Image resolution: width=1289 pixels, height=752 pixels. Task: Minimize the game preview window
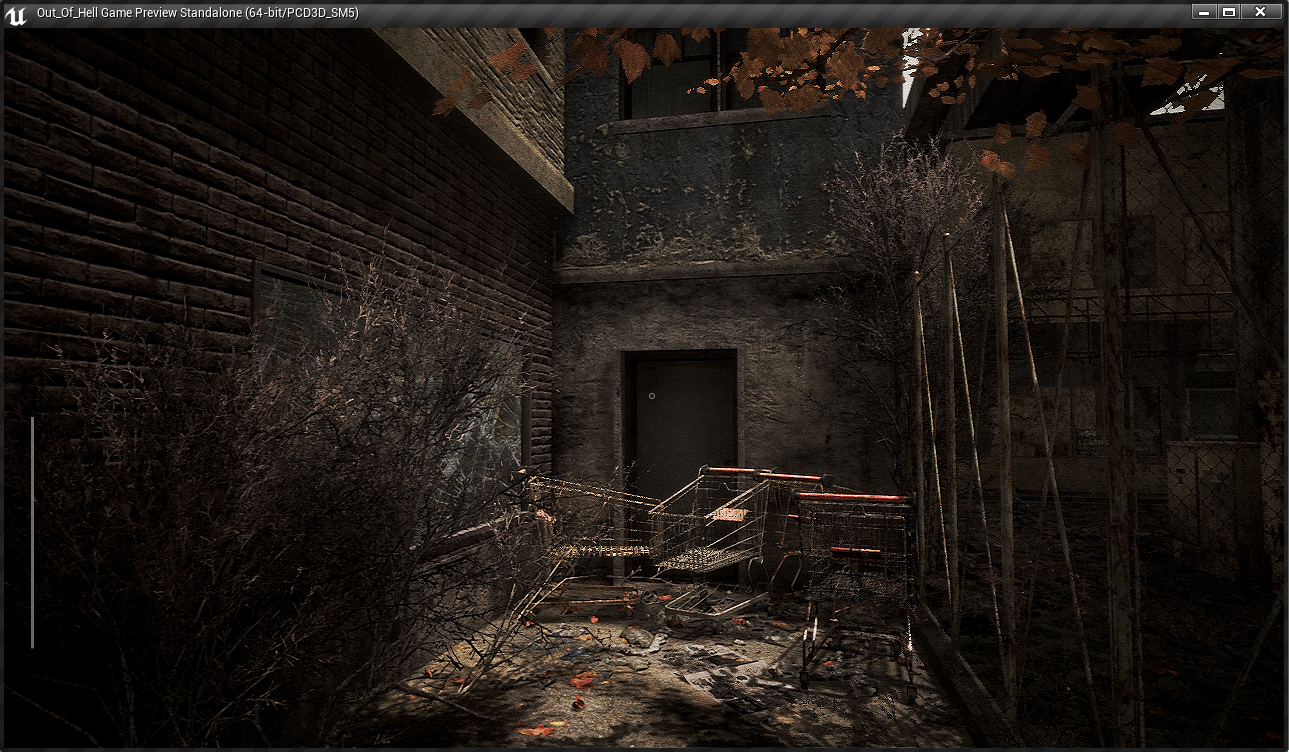1204,12
